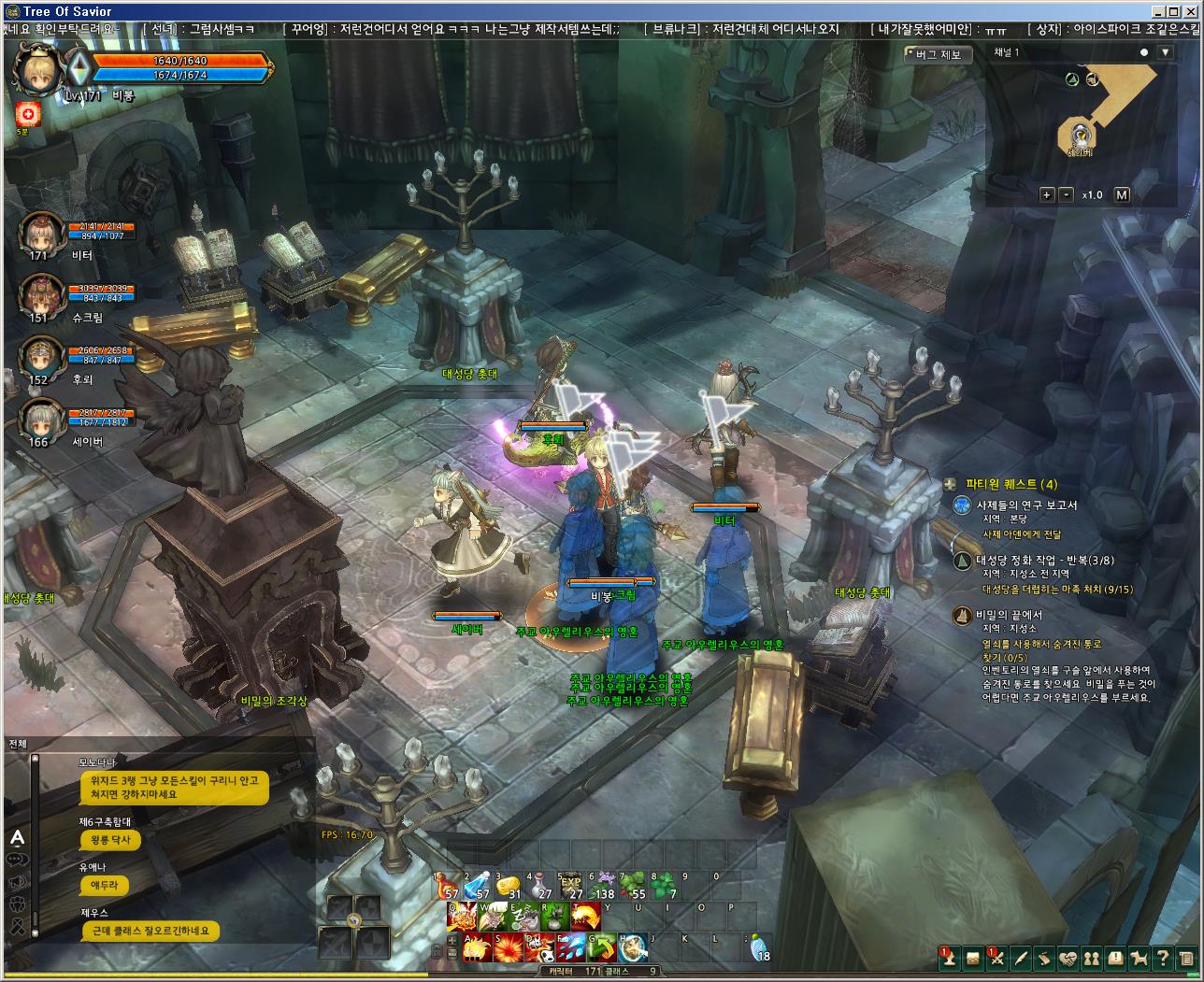Open the channel dropdown arrow
The height and width of the screenshot is (982, 1204).
pos(1165,53)
